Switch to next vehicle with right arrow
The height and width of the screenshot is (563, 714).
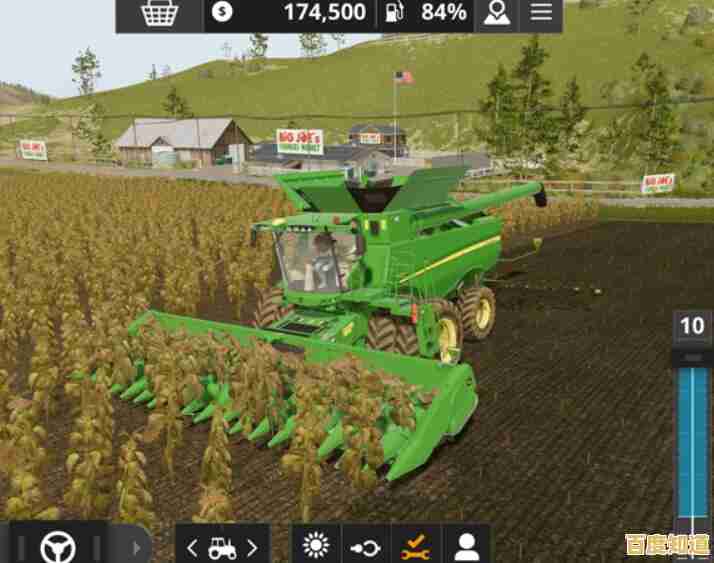252,547
